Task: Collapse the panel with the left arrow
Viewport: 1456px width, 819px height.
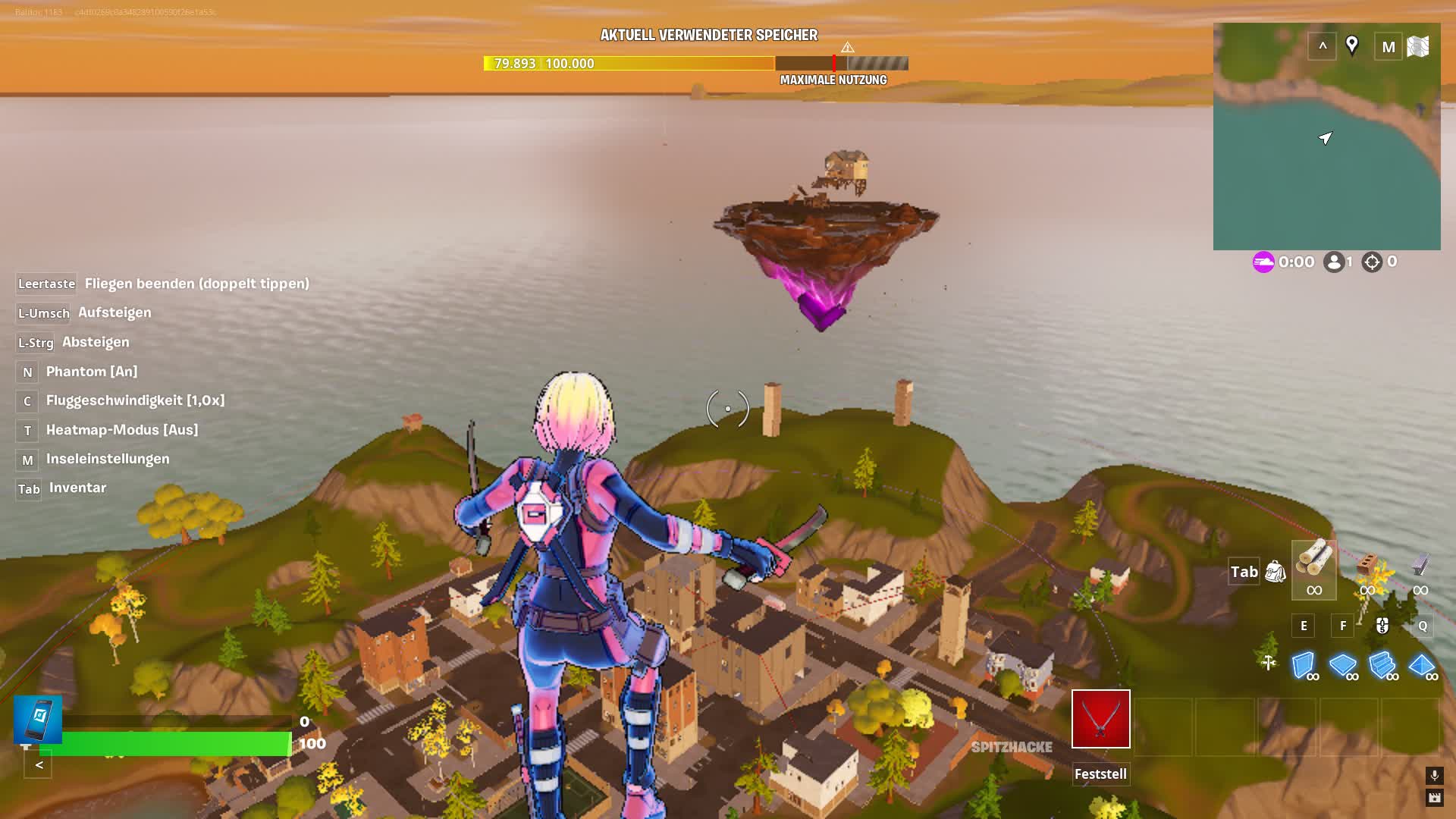Action: (x=39, y=764)
